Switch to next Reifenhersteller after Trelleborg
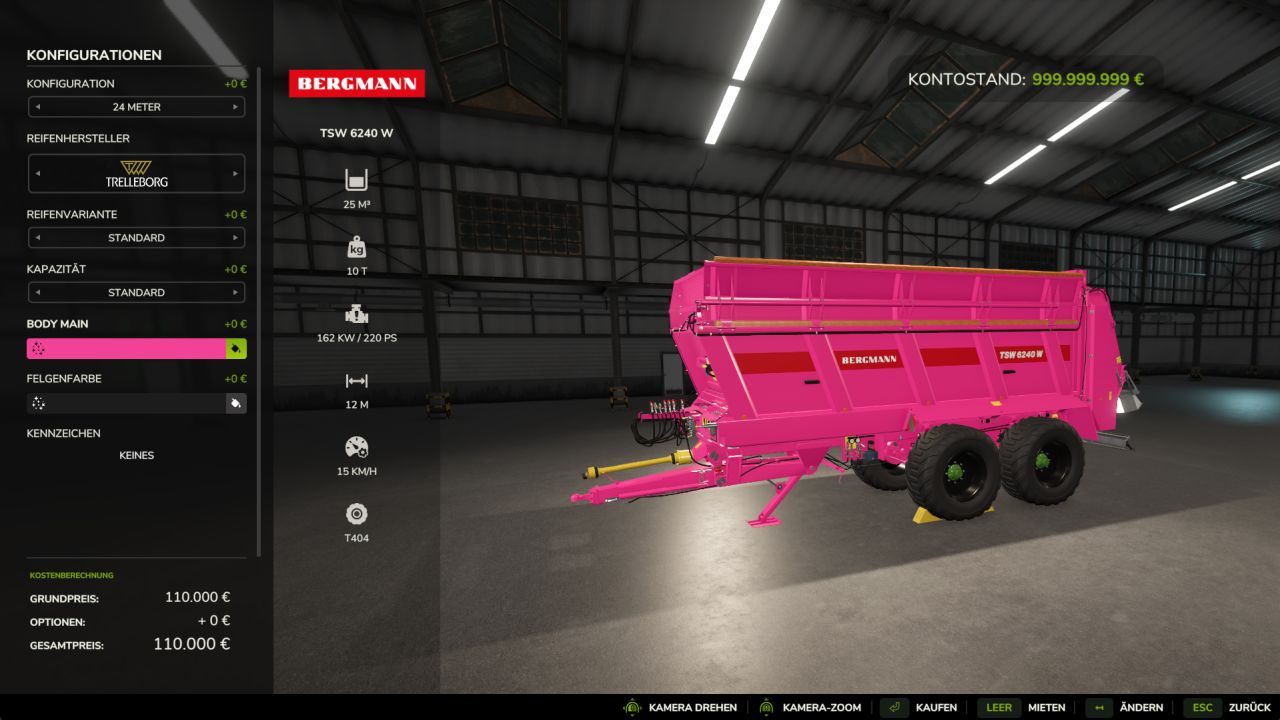Viewport: 1280px width, 720px height. coord(236,173)
